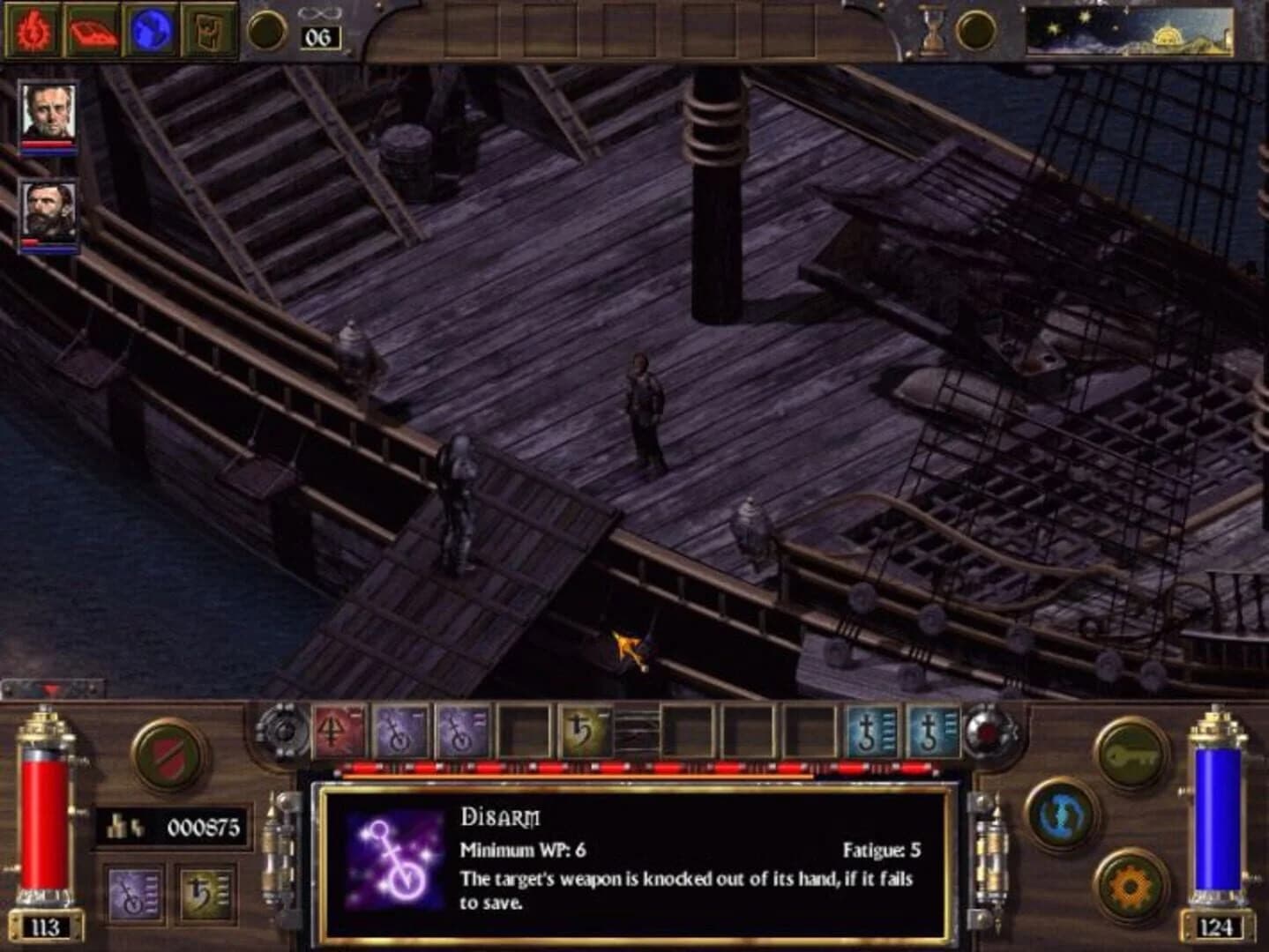This screenshot has height=952, width=1269.
Task: Expand the day counter showing 06
Action: [319, 37]
